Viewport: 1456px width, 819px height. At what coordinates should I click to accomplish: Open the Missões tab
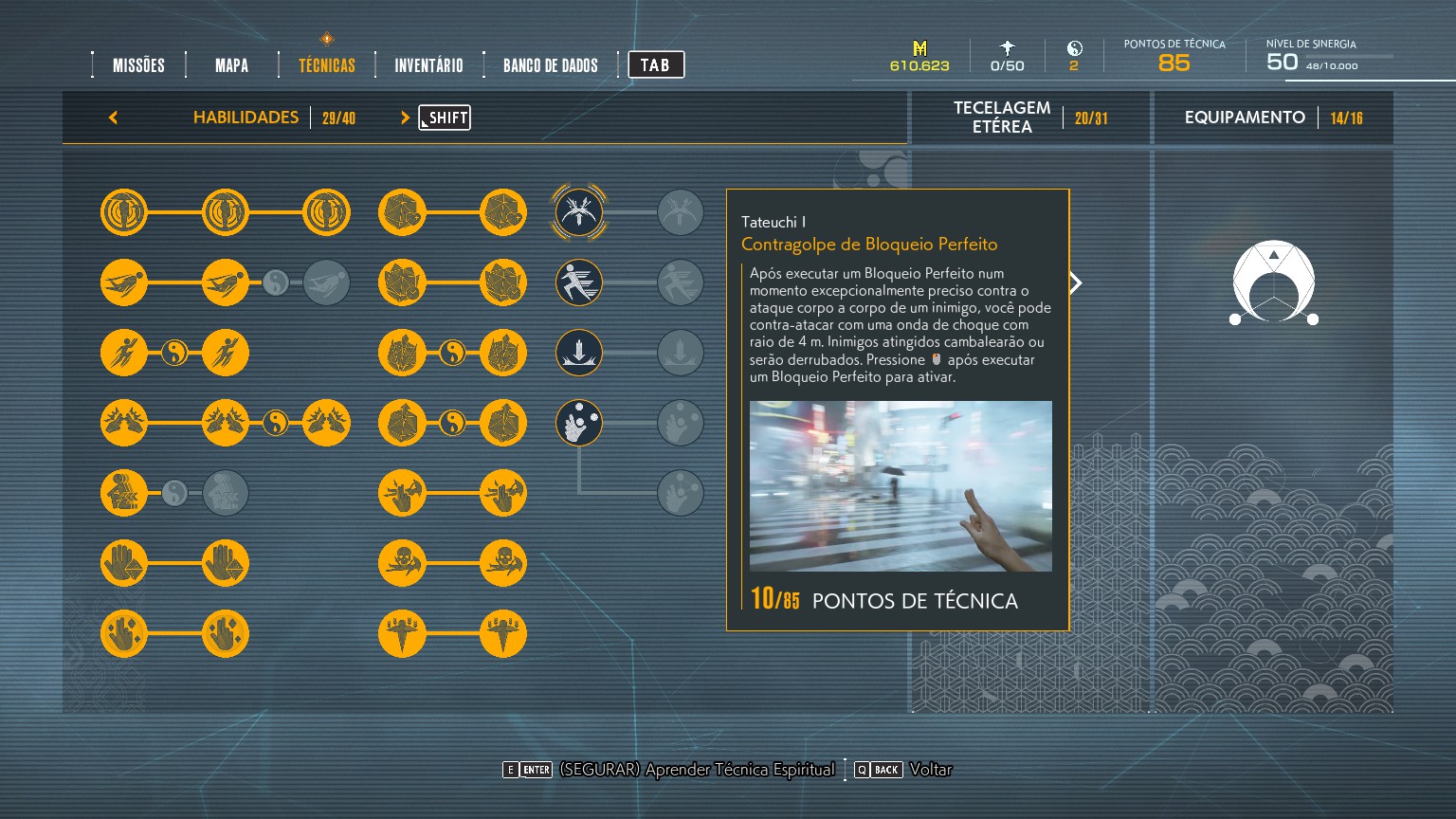[x=138, y=65]
